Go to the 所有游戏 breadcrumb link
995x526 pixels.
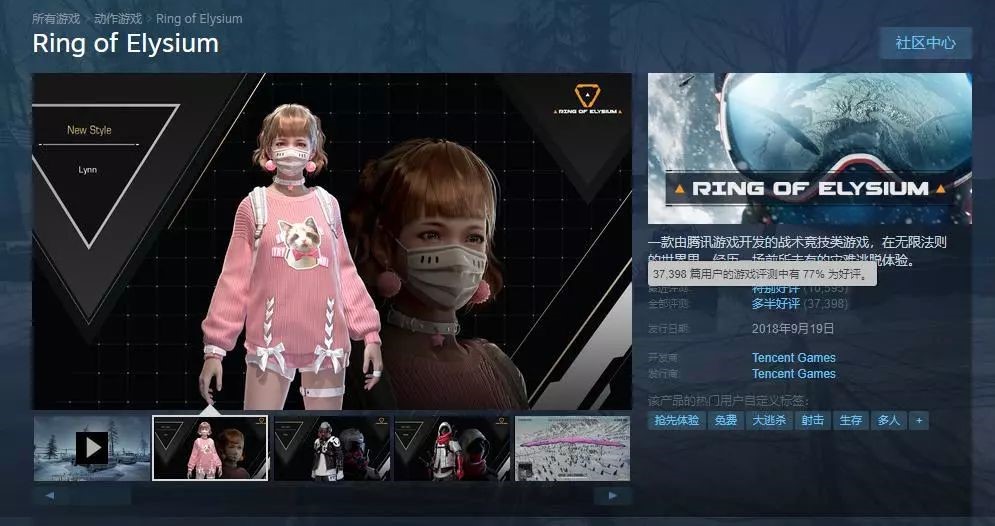tap(56, 19)
